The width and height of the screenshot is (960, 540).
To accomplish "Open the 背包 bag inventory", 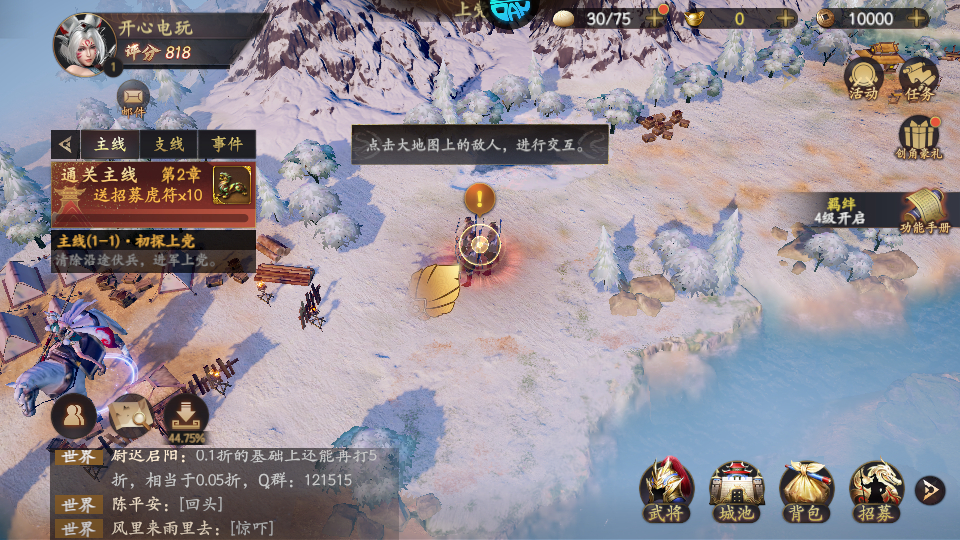I will (x=806, y=490).
